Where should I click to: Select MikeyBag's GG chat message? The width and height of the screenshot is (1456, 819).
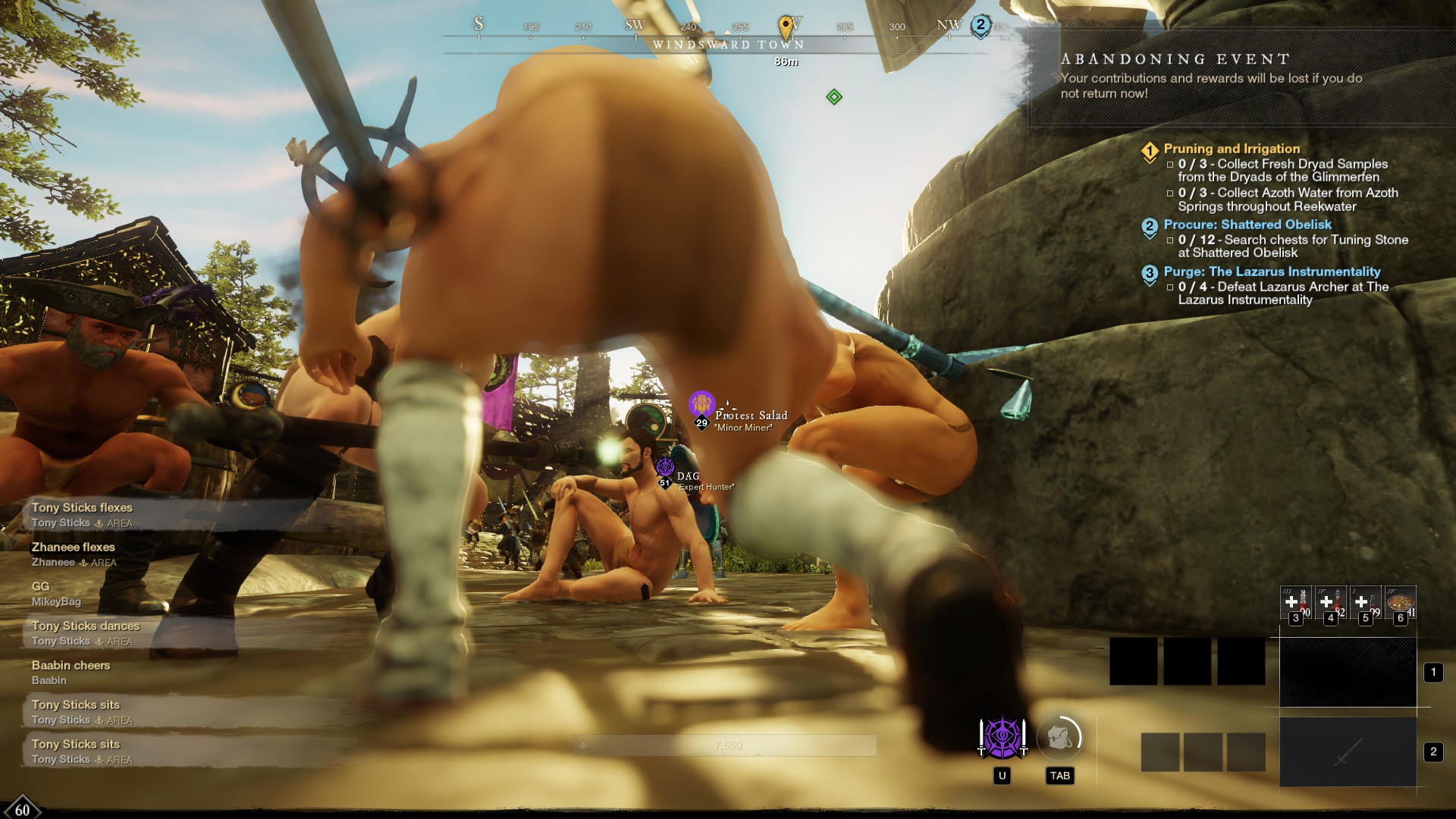tap(56, 594)
